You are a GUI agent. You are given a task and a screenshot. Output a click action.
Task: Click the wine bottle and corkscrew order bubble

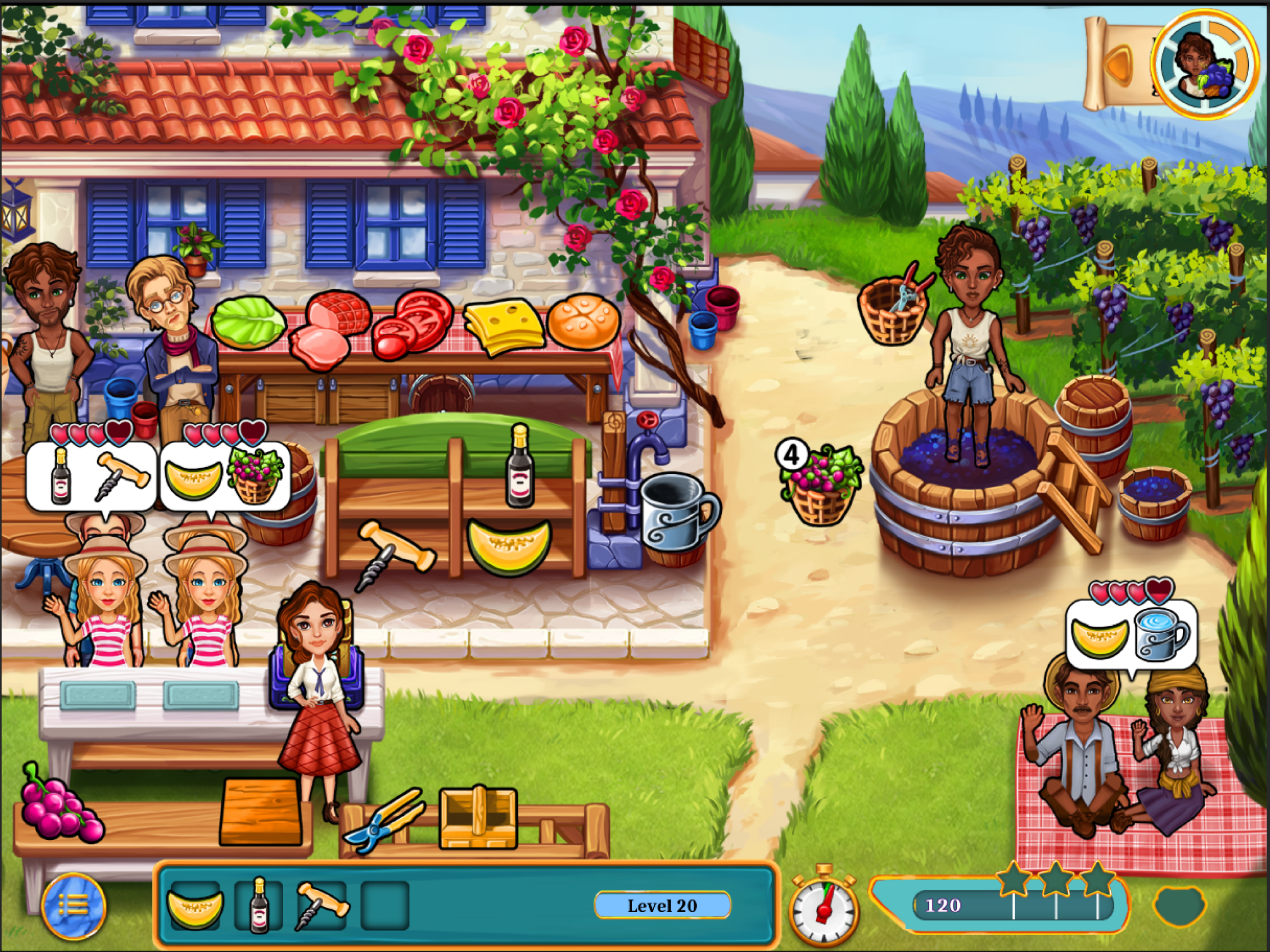[x=91, y=476]
